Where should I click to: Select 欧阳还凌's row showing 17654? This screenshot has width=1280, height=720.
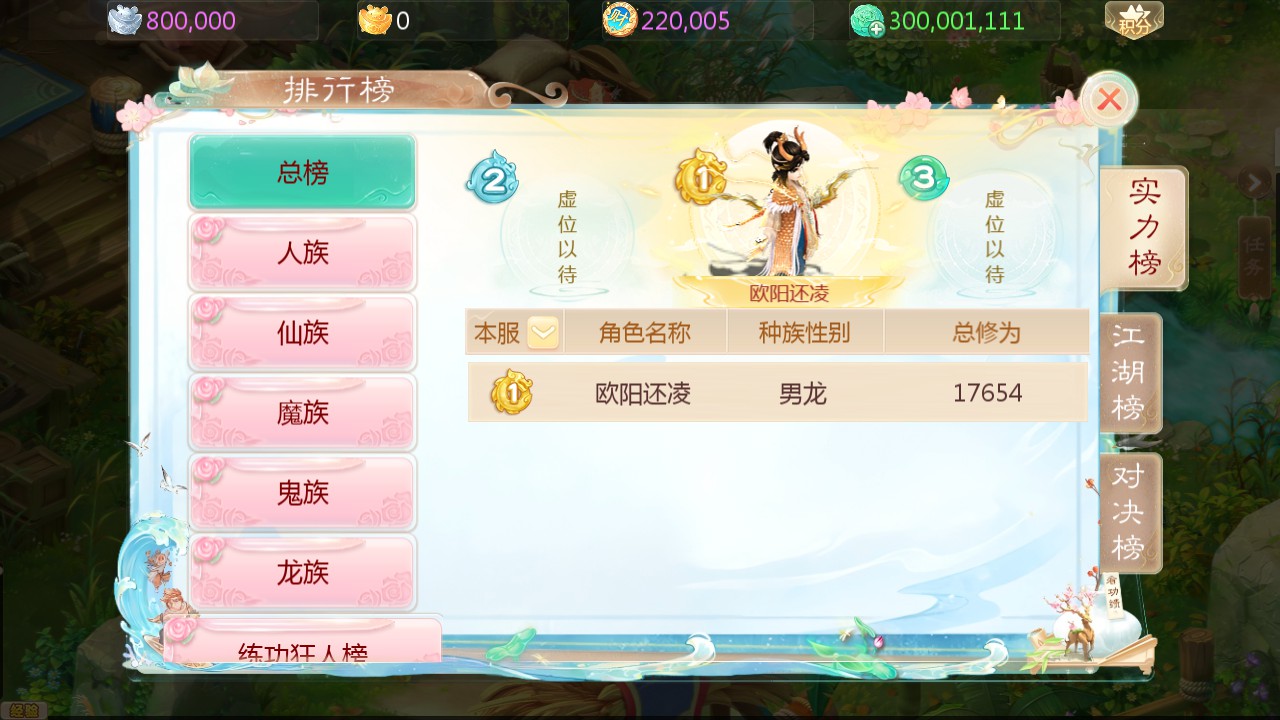778,394
